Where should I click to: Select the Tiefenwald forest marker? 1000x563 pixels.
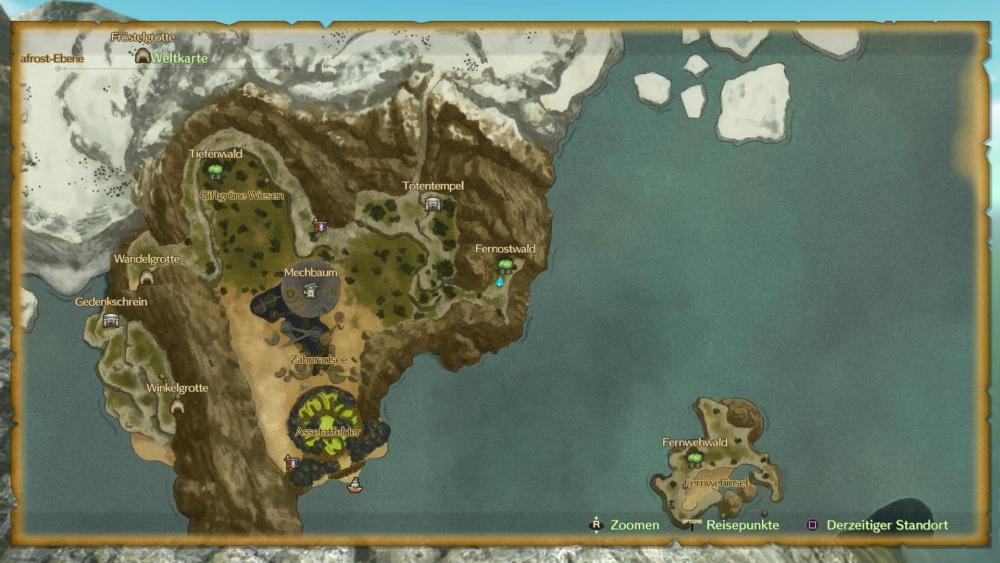(214, 170)
